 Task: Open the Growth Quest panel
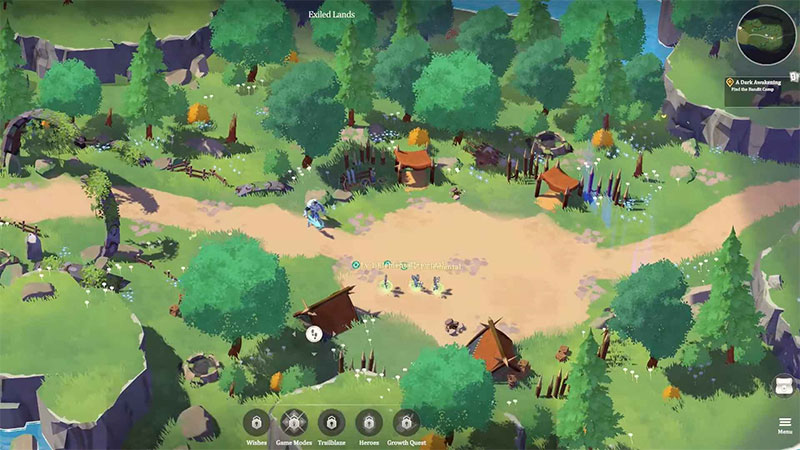[x=406, y=422]
